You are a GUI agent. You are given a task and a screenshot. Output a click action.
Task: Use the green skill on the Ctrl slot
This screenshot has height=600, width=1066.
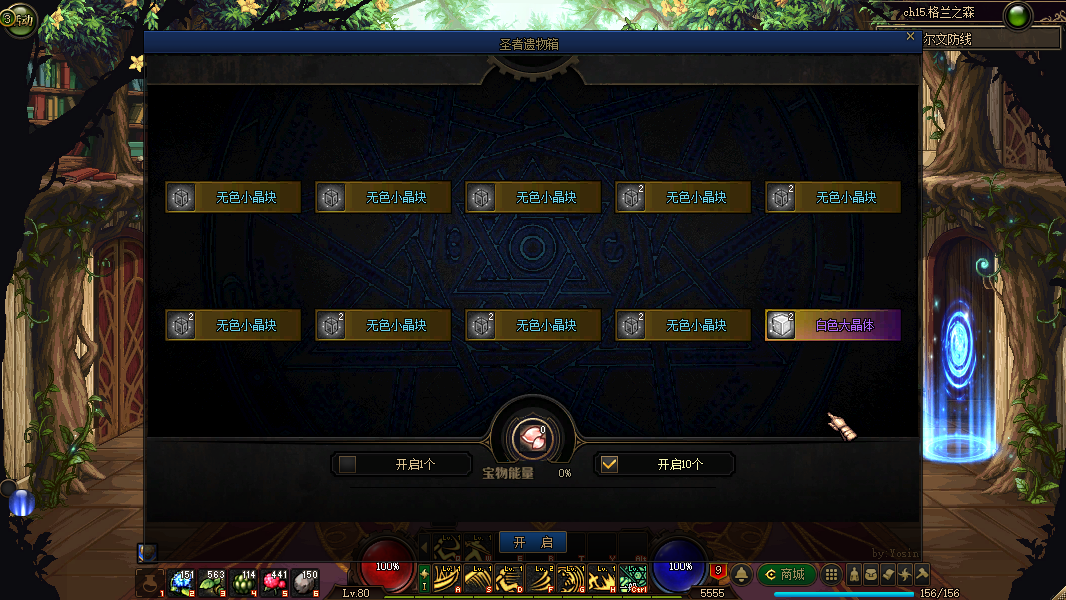633,579
